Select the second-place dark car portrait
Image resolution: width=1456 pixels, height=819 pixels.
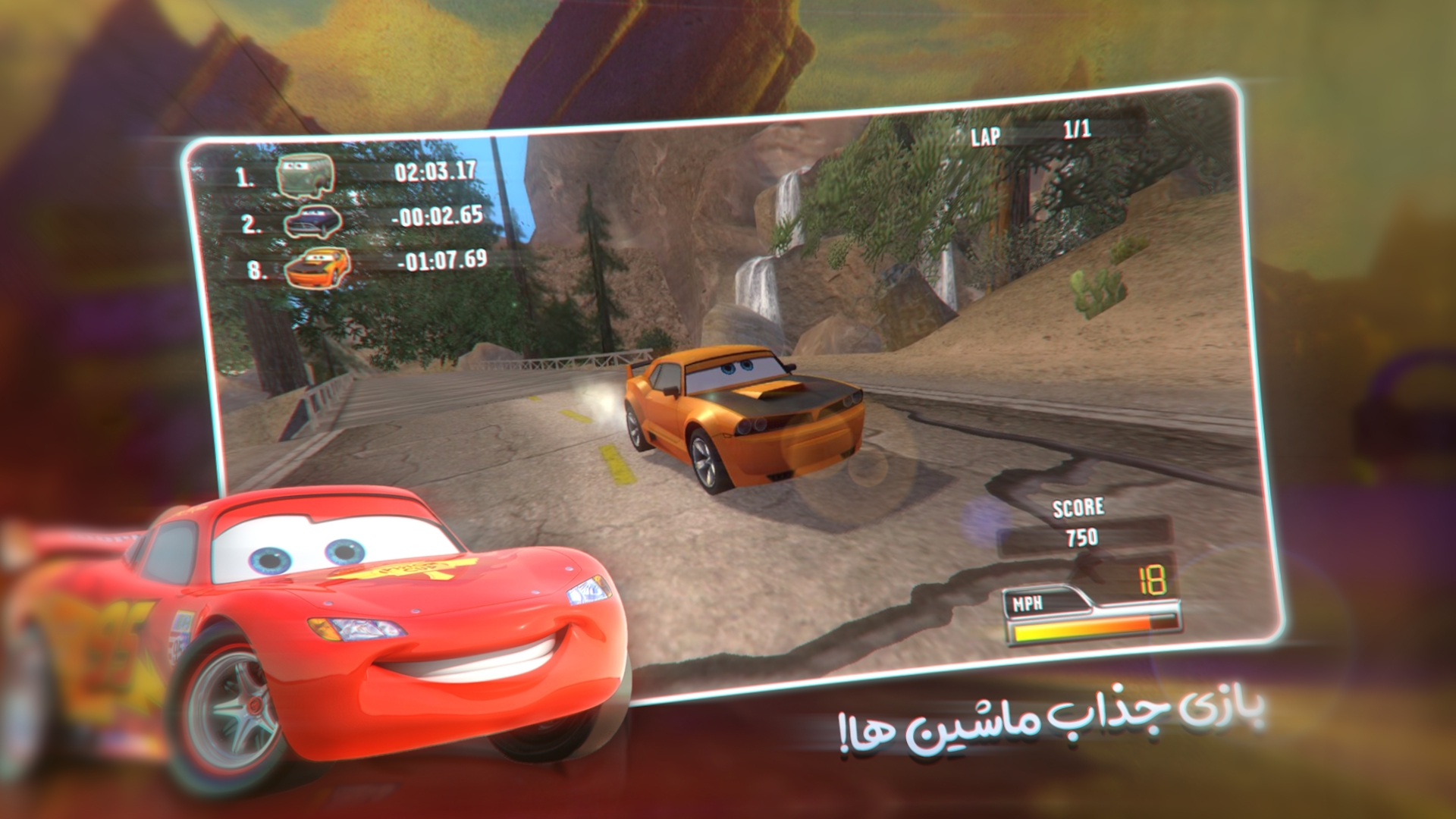pyautogui.click(x=313, y=221)
